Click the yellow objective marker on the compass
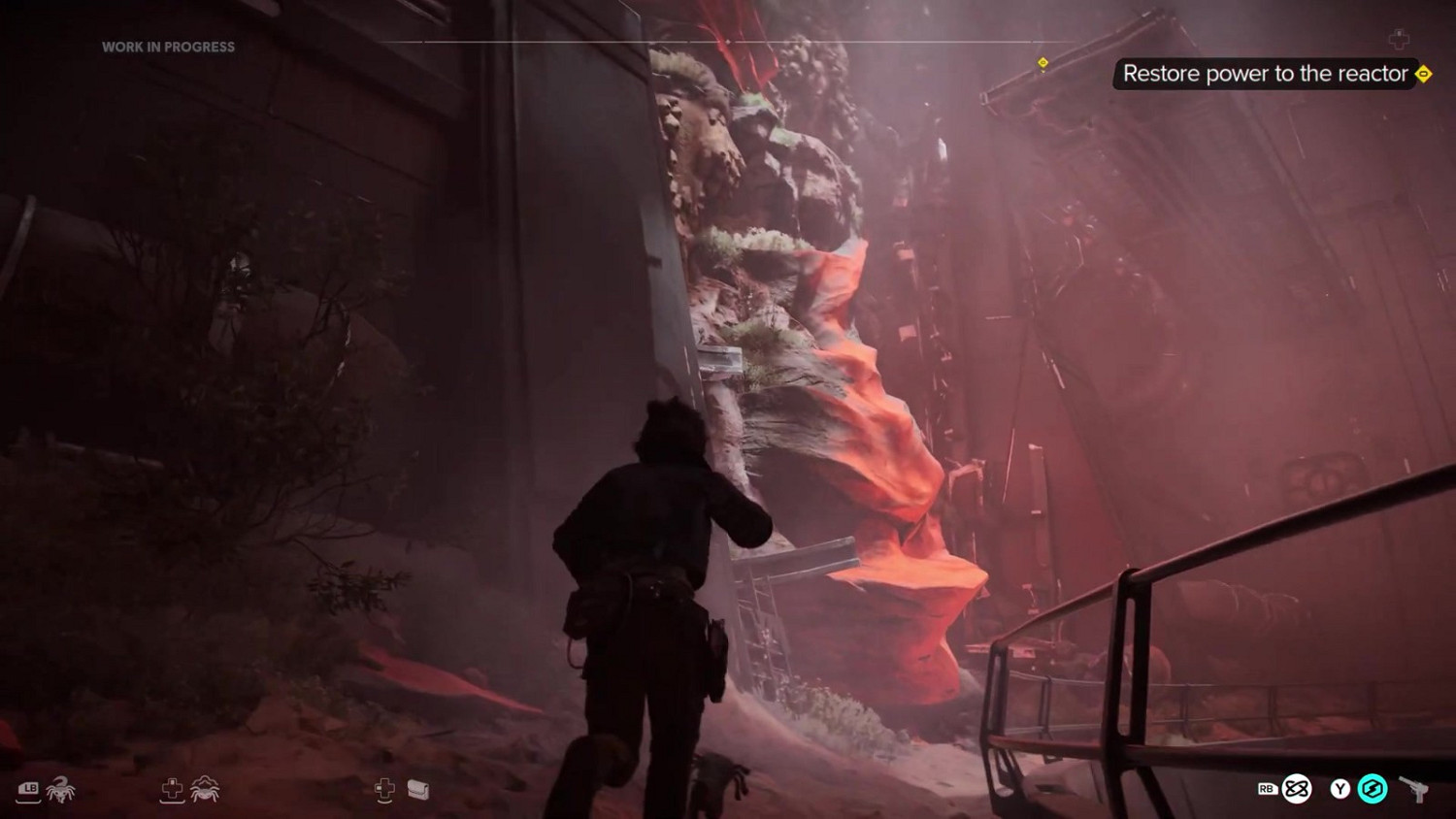 coord(1042,63)
